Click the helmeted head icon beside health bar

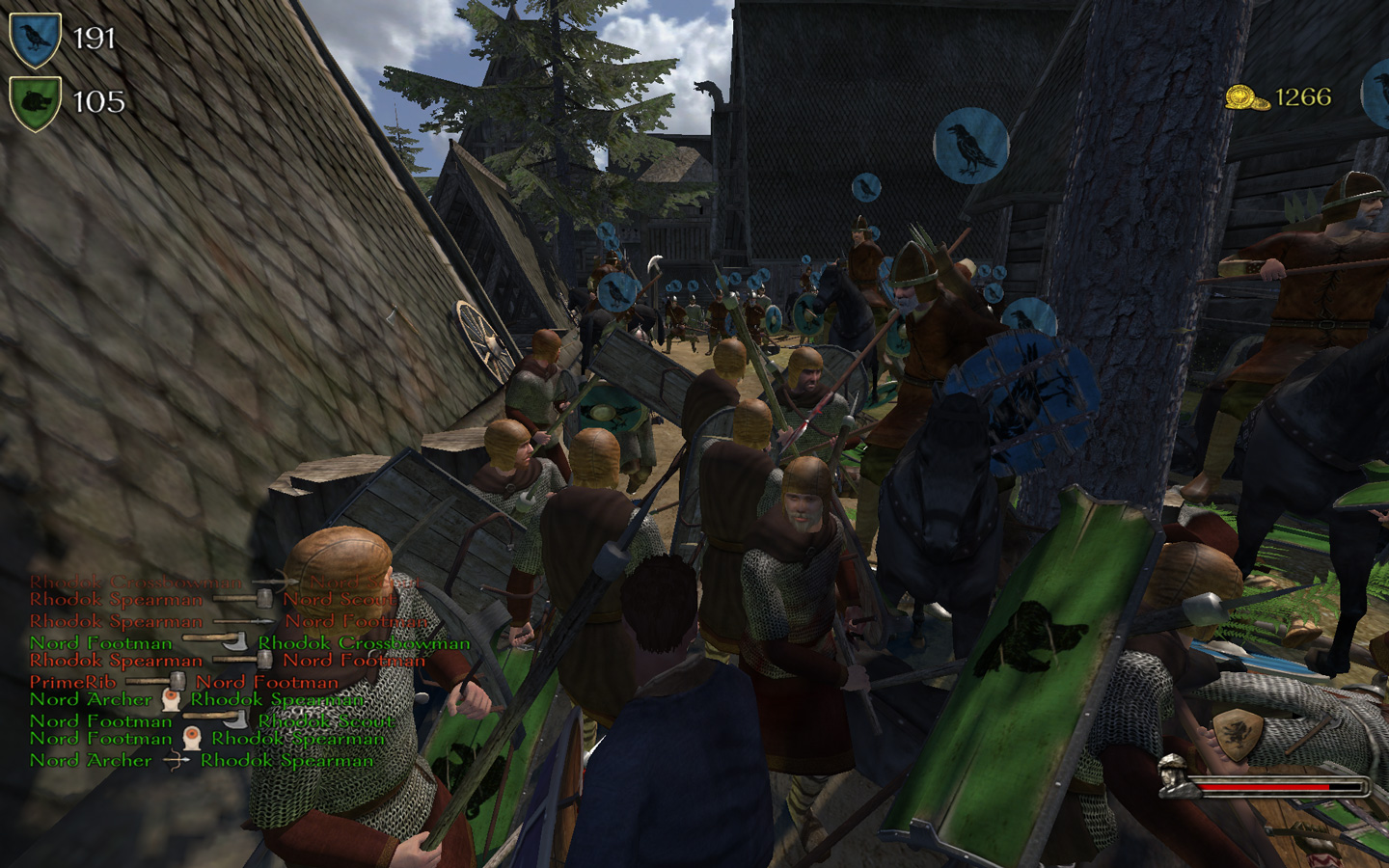pos(1173,777)
